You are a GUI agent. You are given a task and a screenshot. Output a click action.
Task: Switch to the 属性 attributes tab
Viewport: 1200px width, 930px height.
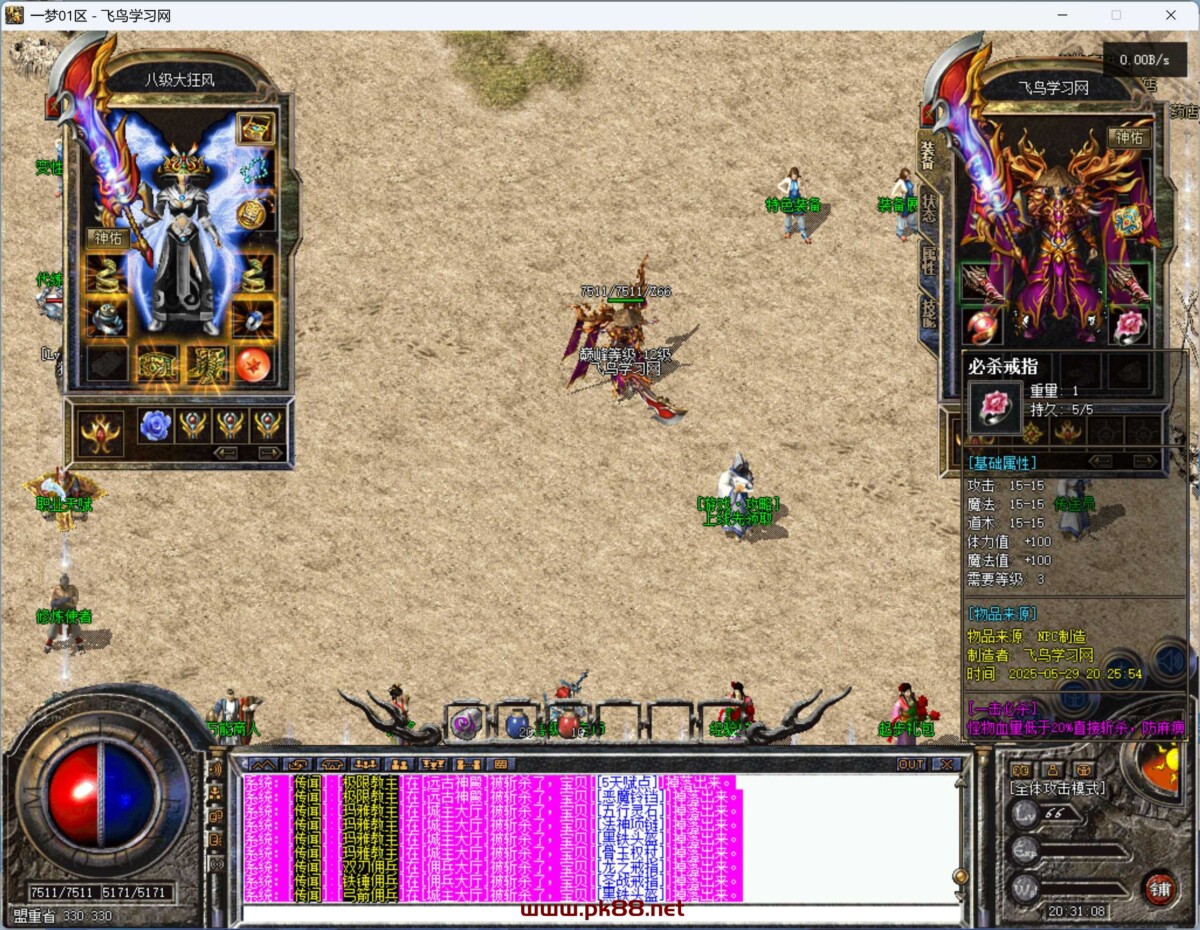pyautogui.click(x=929, y=262)
